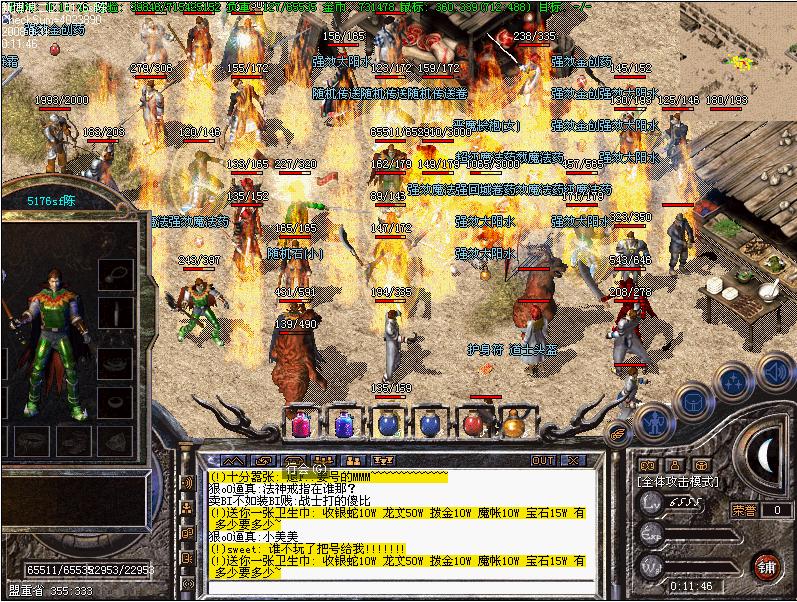The height and width of the screenshot is (602, 797).
Task: Open the round 铺 shop button
Action: [x=767, y=567]
